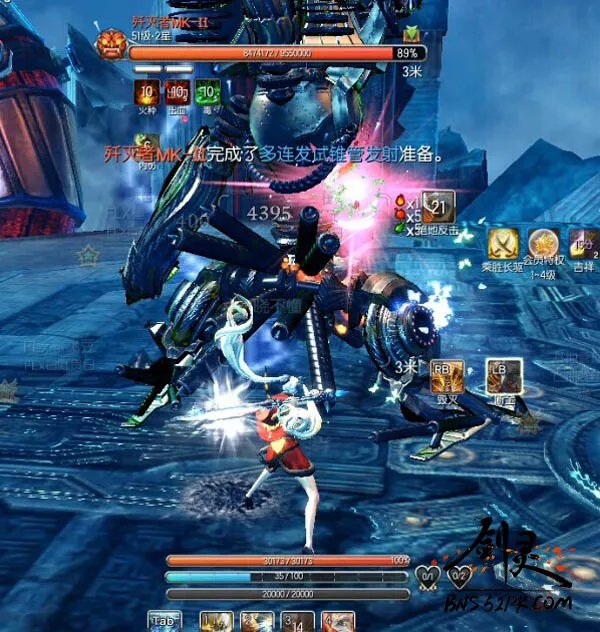This screenshot has width=600, height=632.
Task: Click the 0/1 heart charge icon
Action: coord(426,575)
